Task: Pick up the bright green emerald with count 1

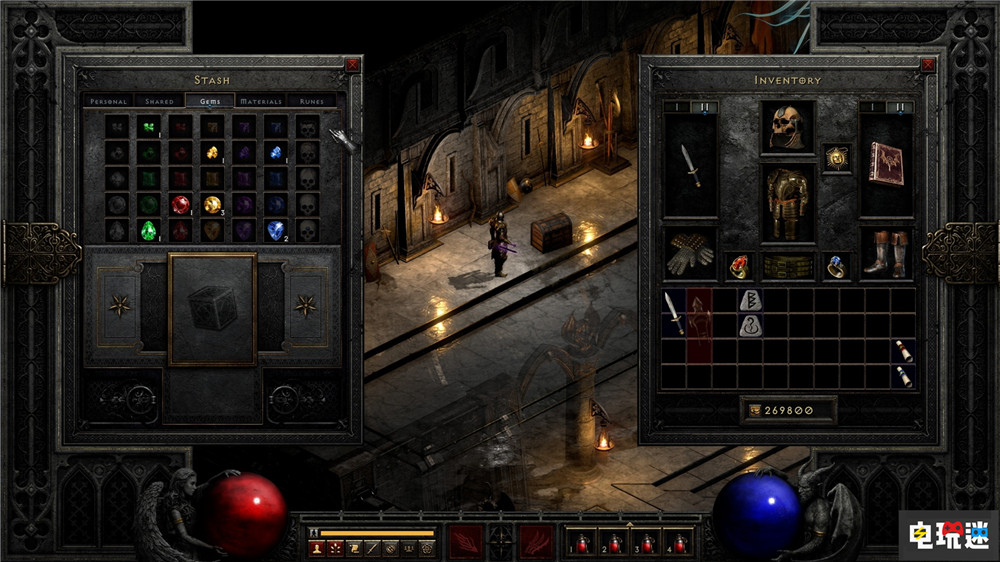Action: click(150, 230)
